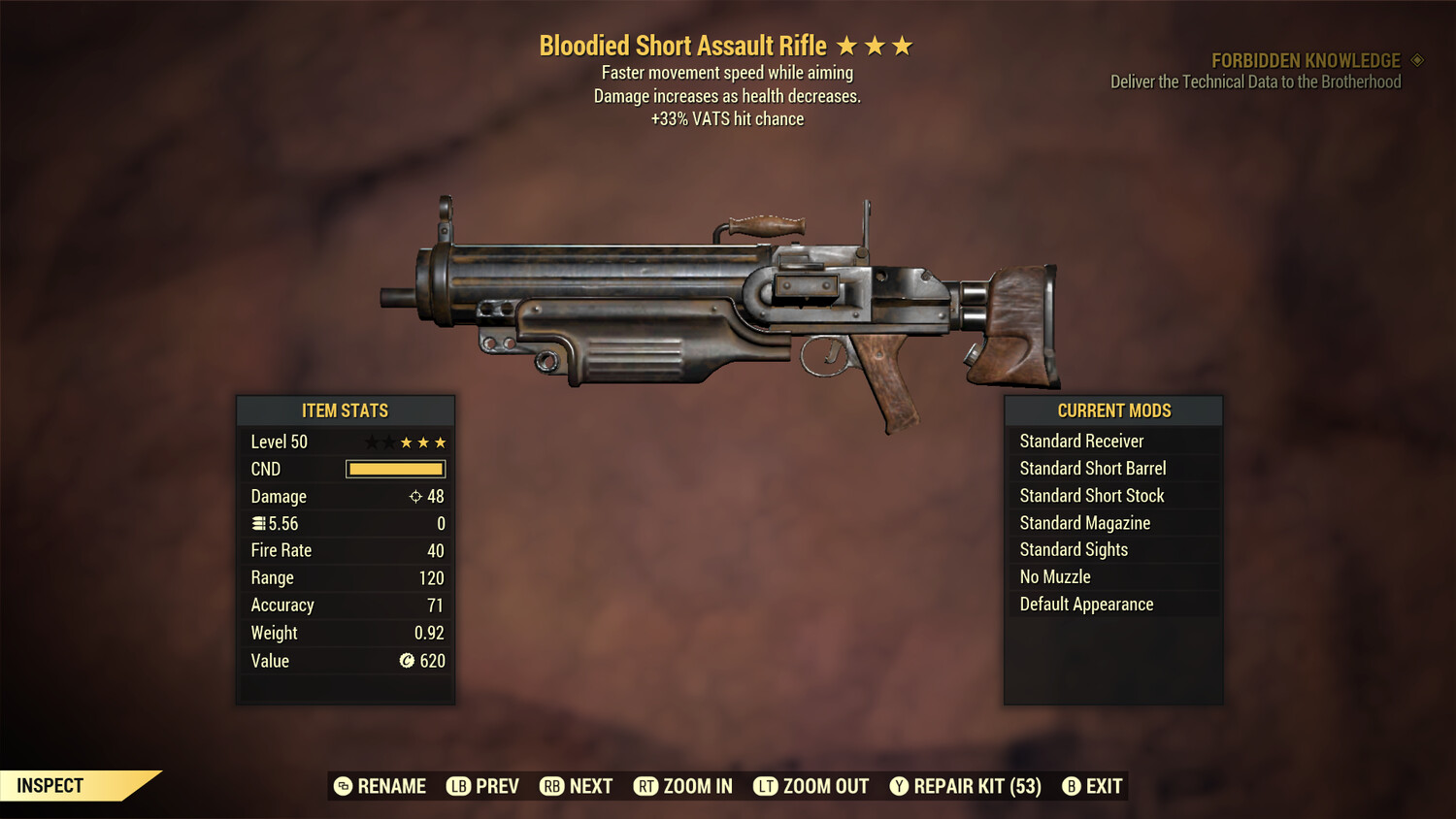
Task: Click the yellow CND condition bar
Action: pyautogui.click(x=394, y=469)
